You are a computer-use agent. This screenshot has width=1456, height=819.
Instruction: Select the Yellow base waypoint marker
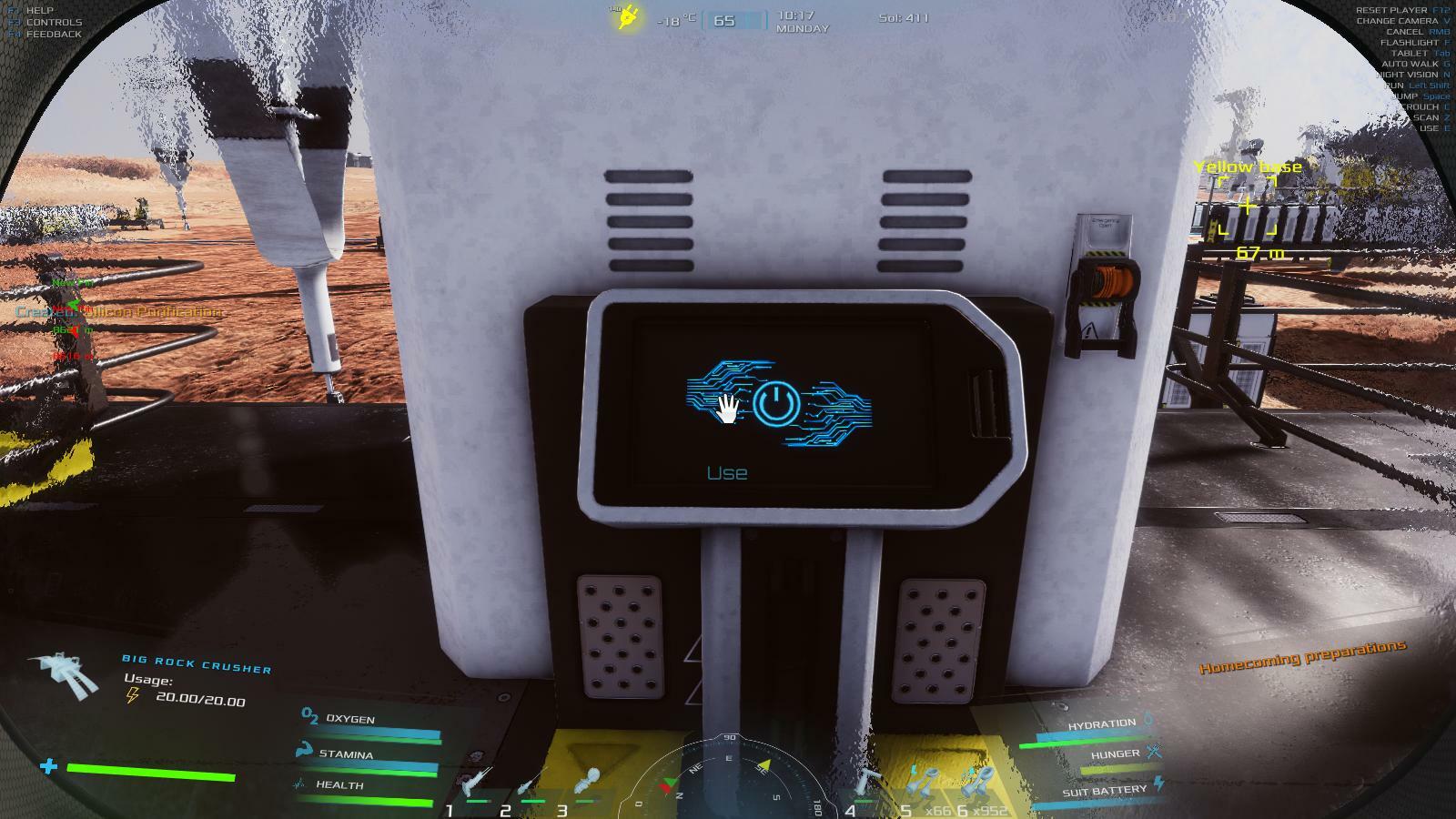[1248, 207]
